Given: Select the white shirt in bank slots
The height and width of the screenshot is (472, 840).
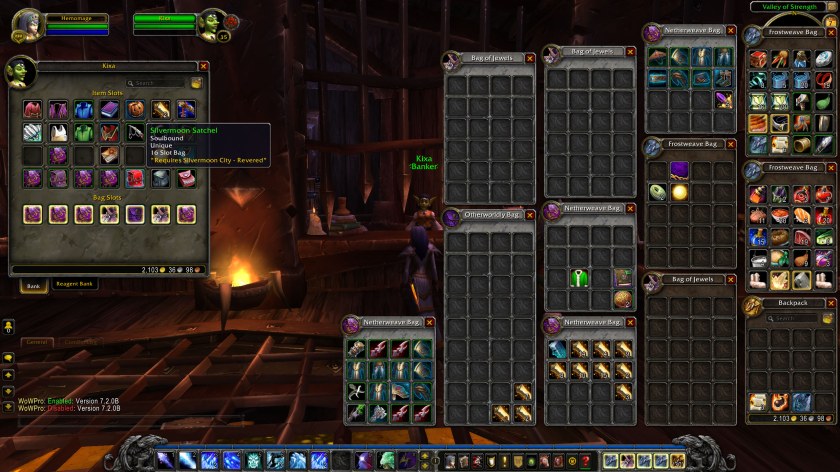Looking at the screenshot, I should [58, 132].
